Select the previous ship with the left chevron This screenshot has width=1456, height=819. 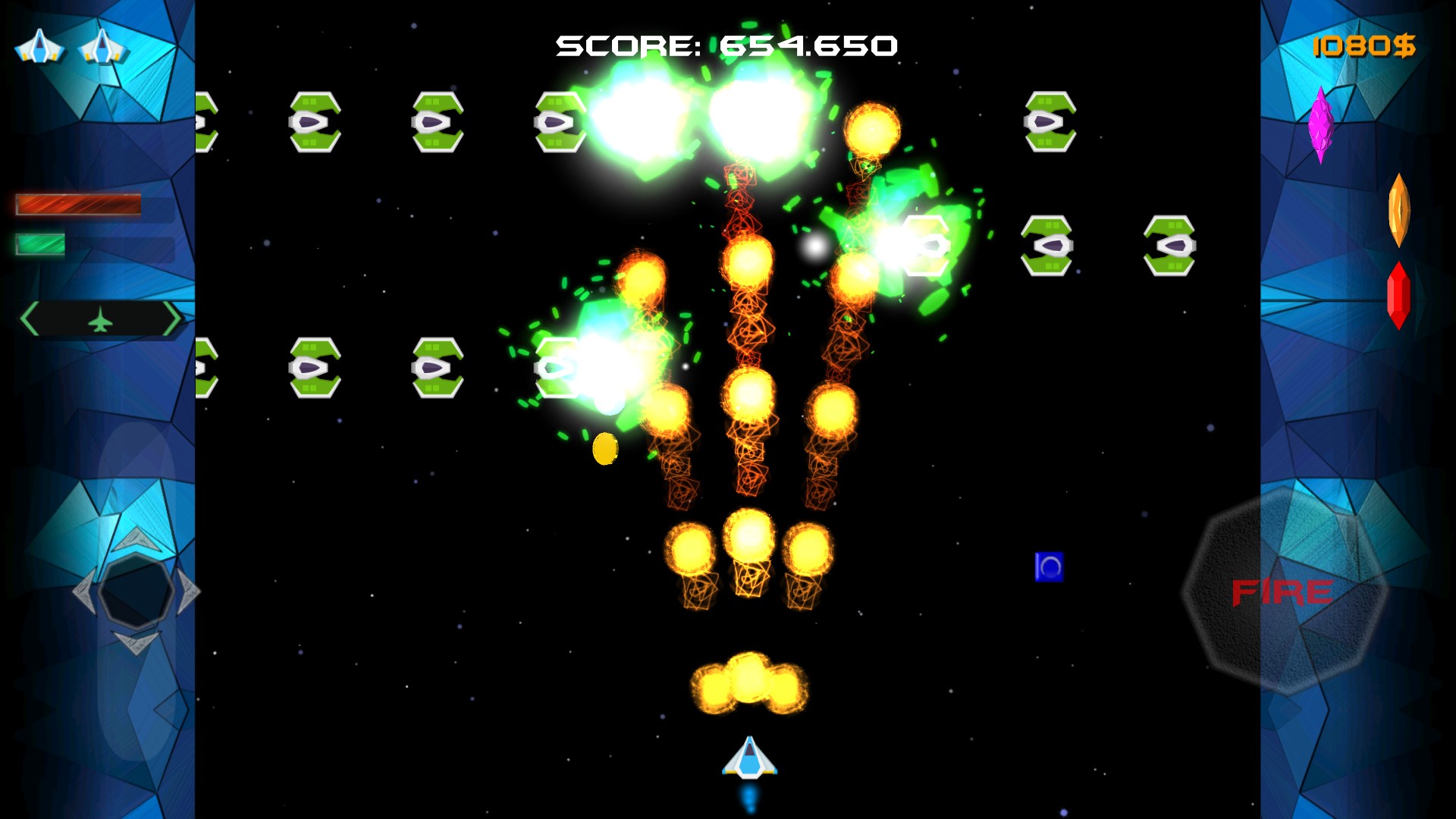pyautogui.click(x=31, y=318)
